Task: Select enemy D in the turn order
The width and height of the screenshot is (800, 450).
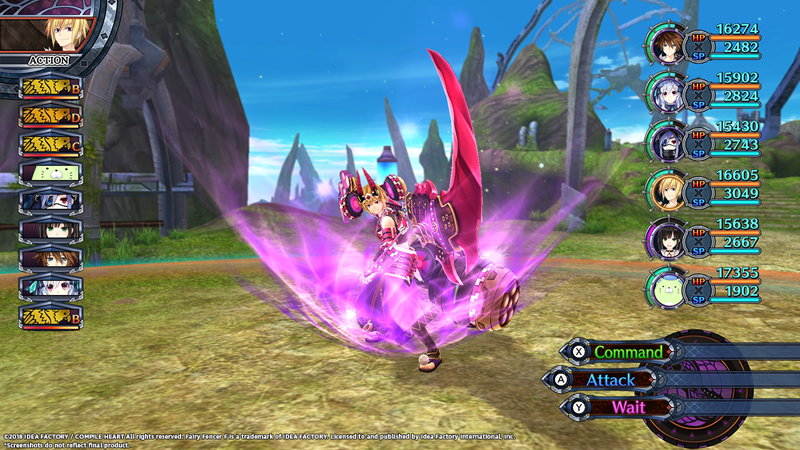Action: click(x=50, y=116)
